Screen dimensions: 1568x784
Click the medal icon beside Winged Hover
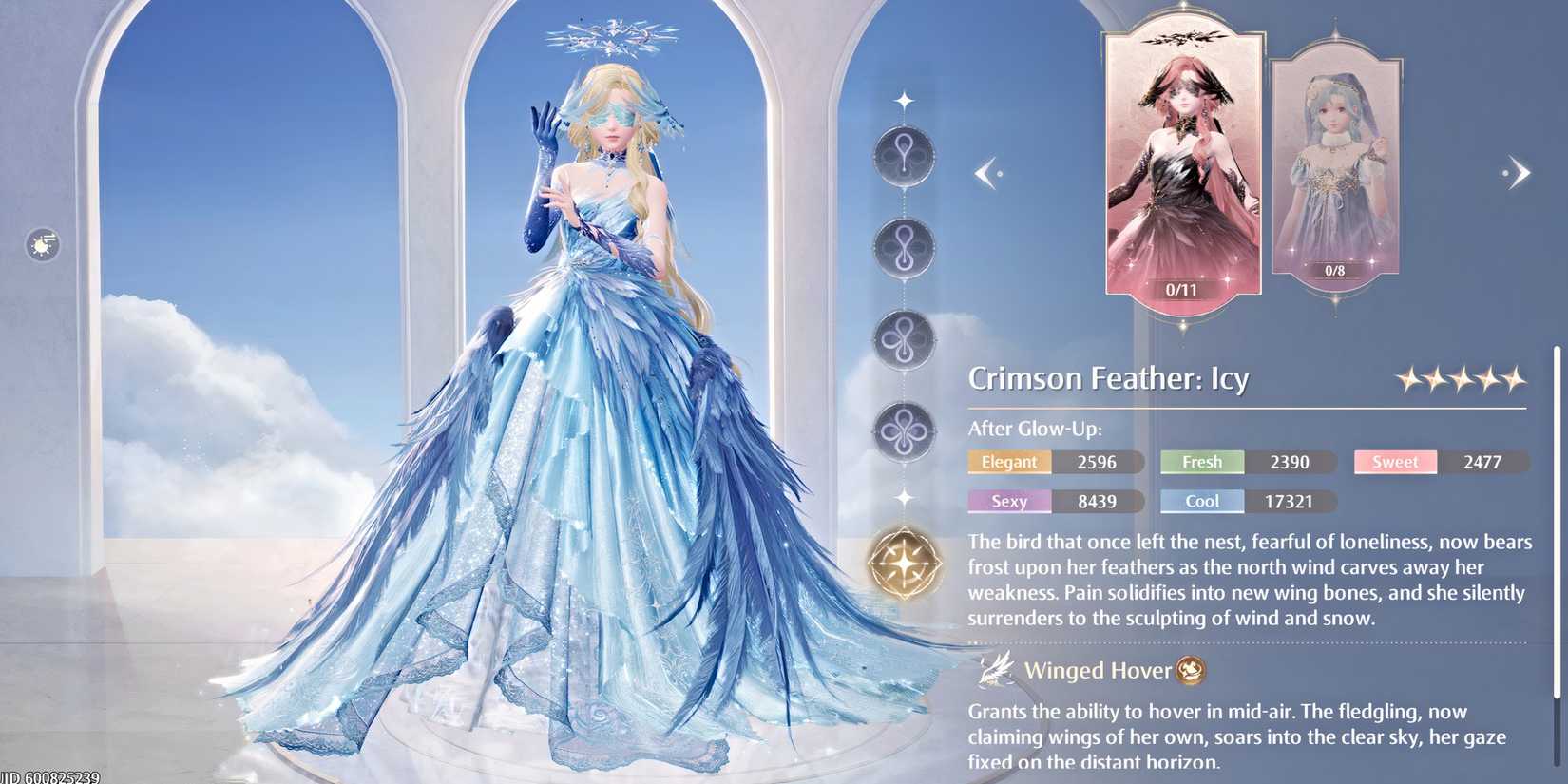1189,670
